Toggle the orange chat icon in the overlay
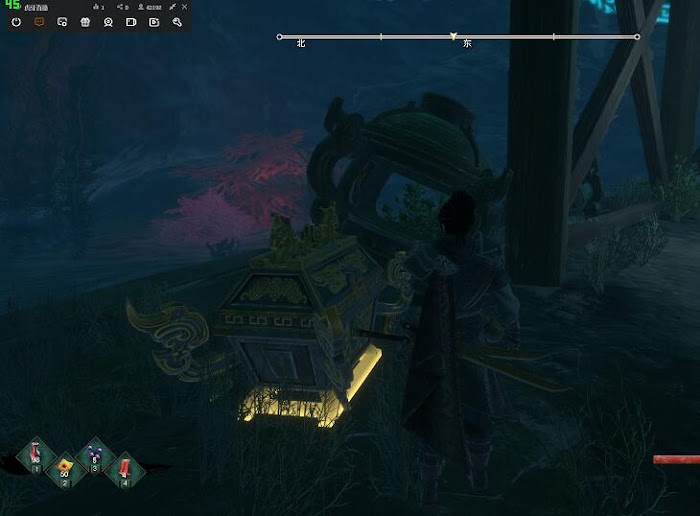700x516 pixels. pos(40,21)
